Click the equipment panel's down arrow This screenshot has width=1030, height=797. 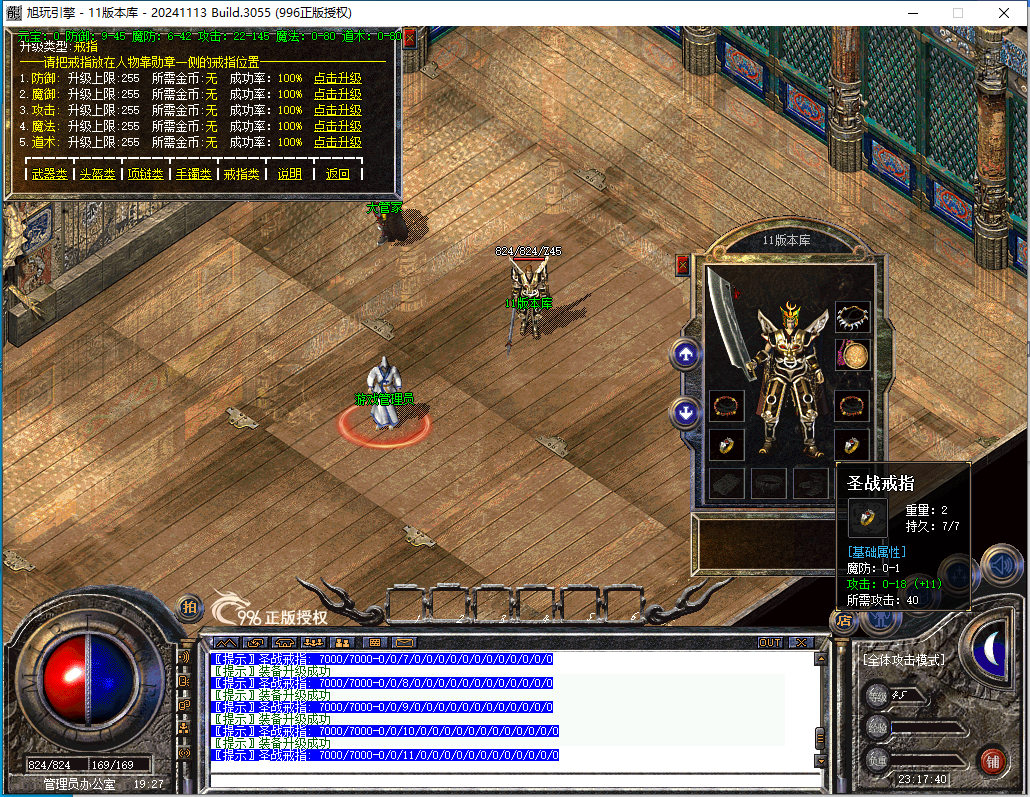686,411
